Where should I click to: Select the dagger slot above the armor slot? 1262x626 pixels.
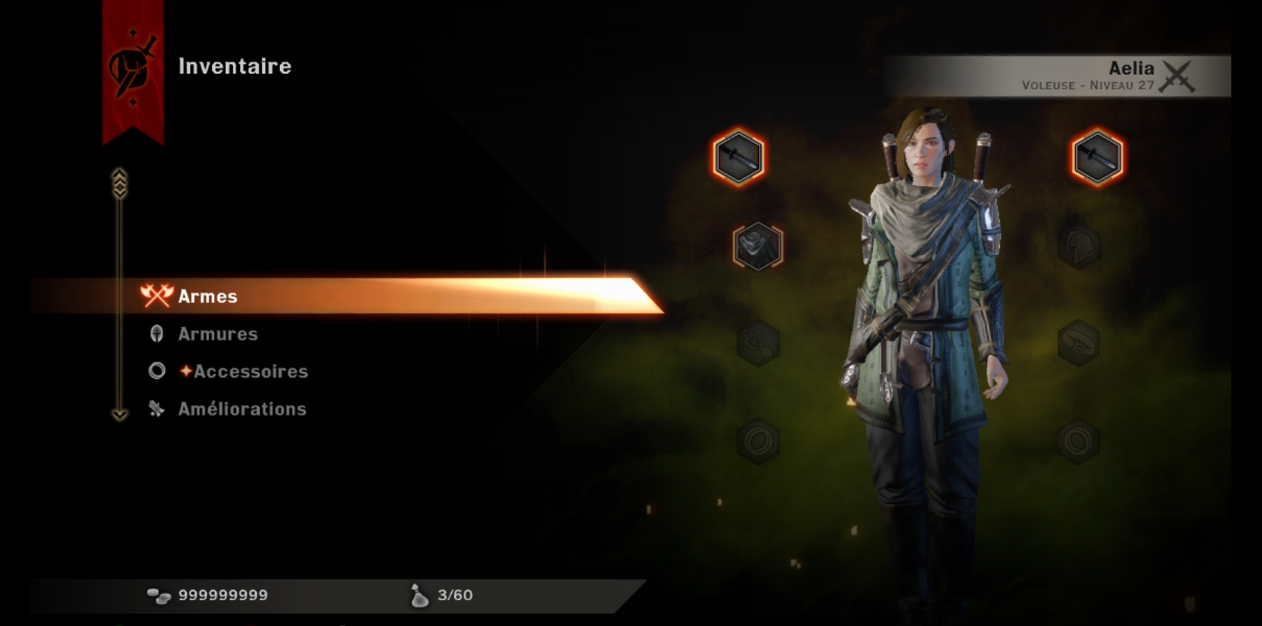739,158
